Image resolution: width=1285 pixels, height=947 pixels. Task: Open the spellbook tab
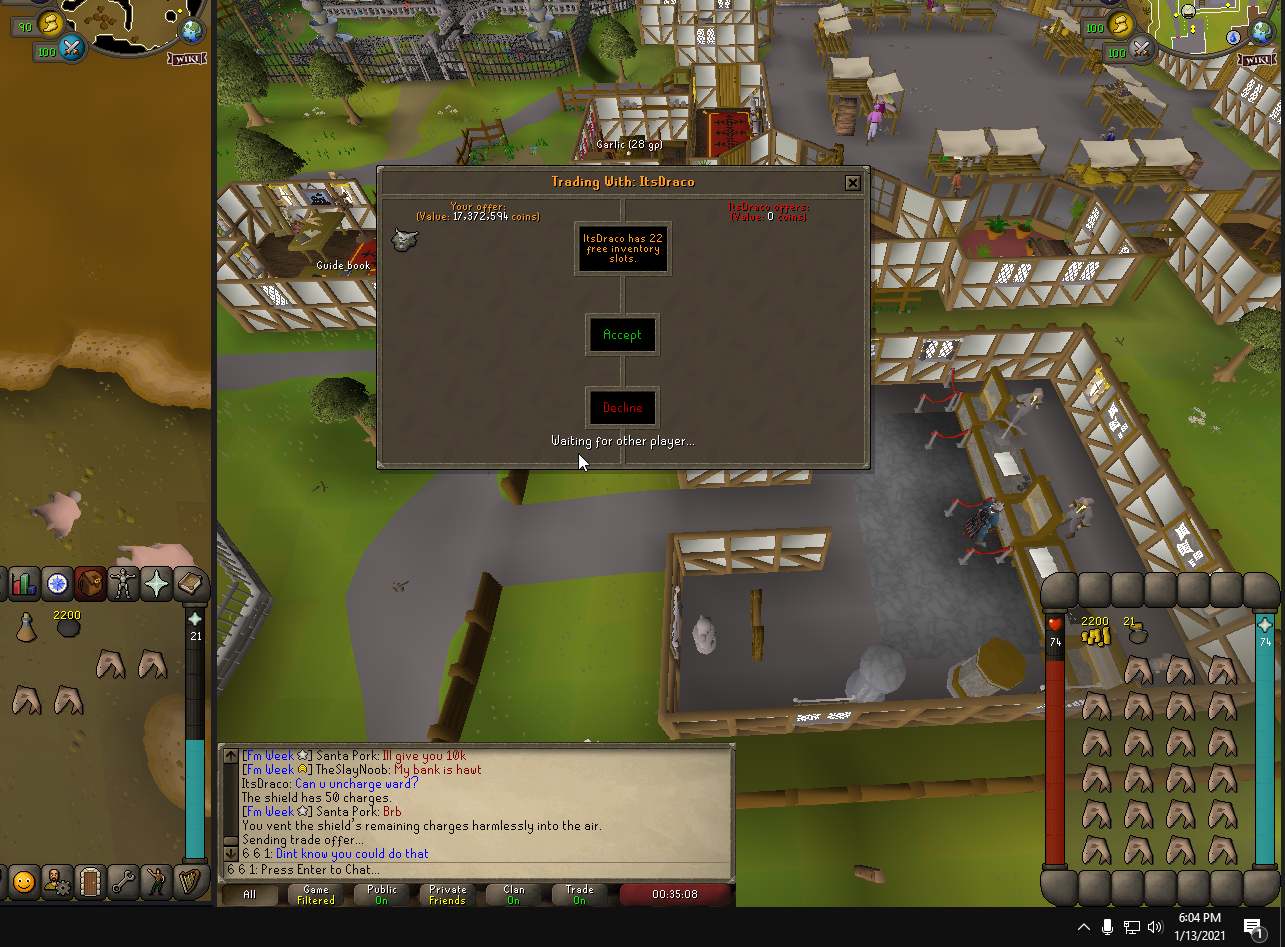pyautogui.click(x=189, y=582)
